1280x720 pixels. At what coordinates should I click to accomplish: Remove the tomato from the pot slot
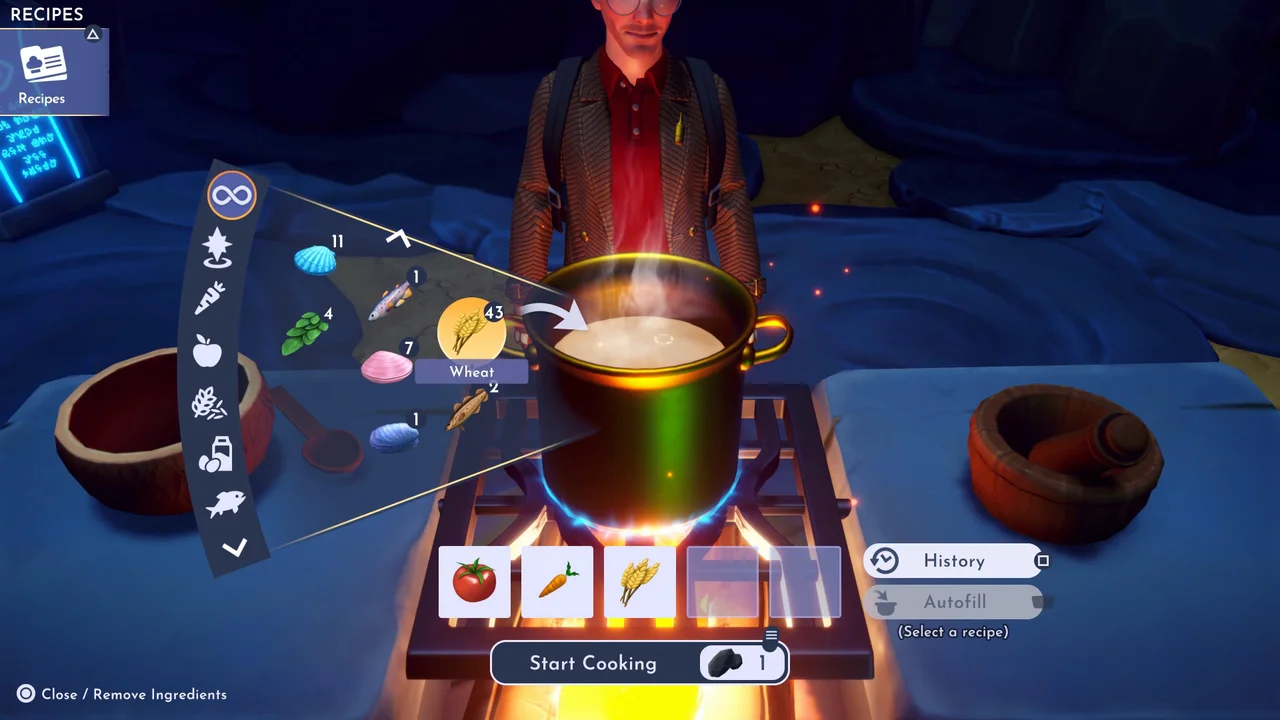[x=474, y=581]
